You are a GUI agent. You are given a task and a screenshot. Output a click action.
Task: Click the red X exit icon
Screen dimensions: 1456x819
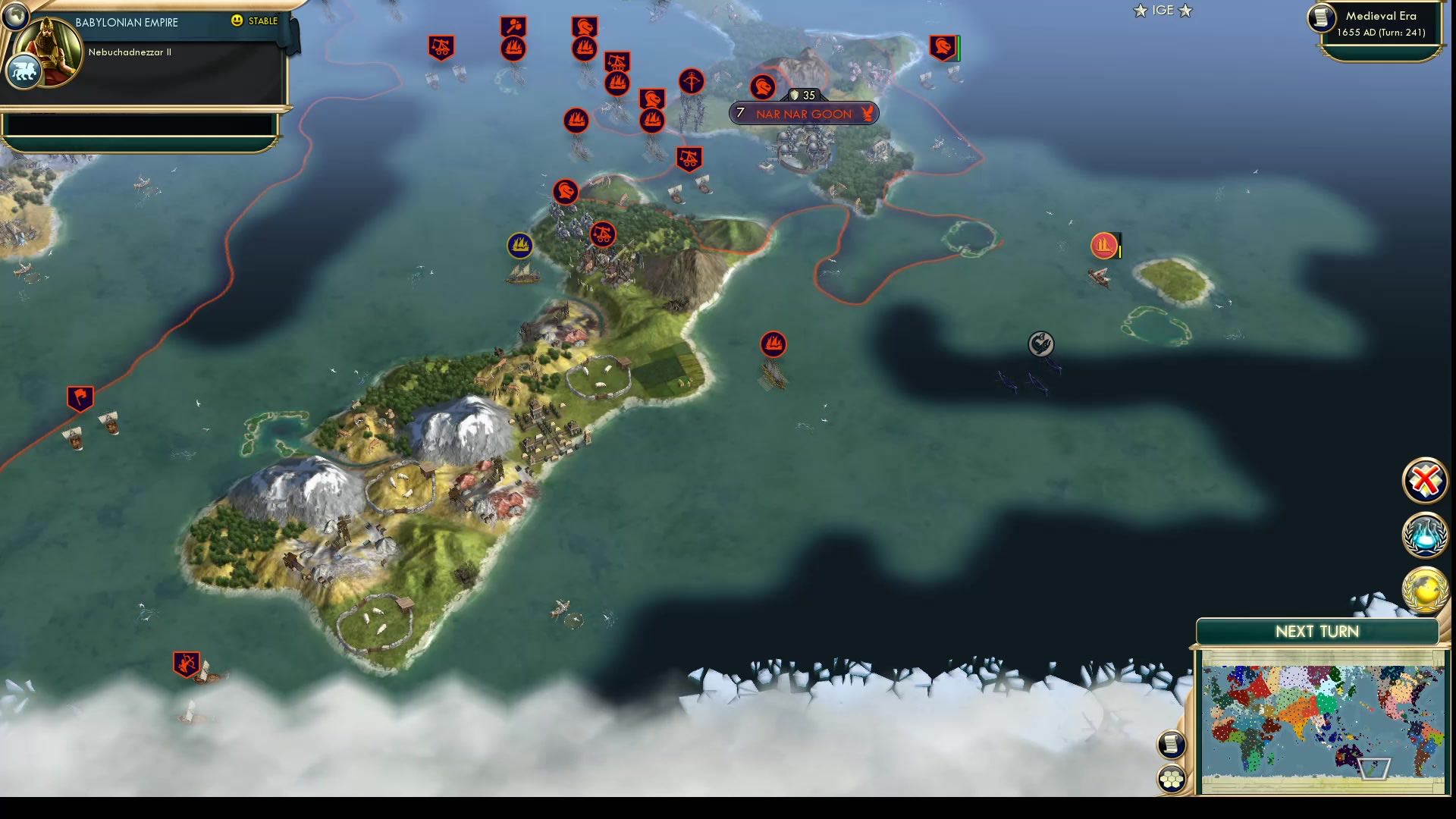click(x=1426, y=480)
